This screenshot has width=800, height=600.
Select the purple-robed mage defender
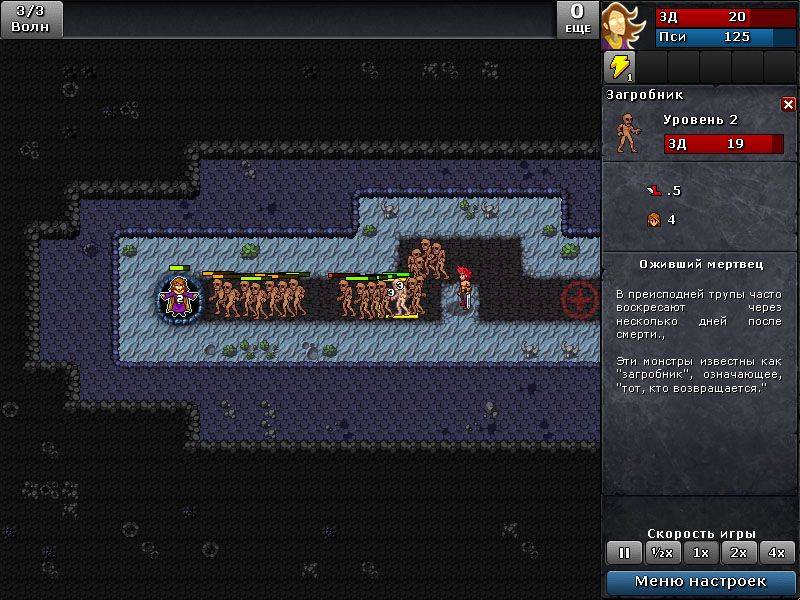[179, 299]
